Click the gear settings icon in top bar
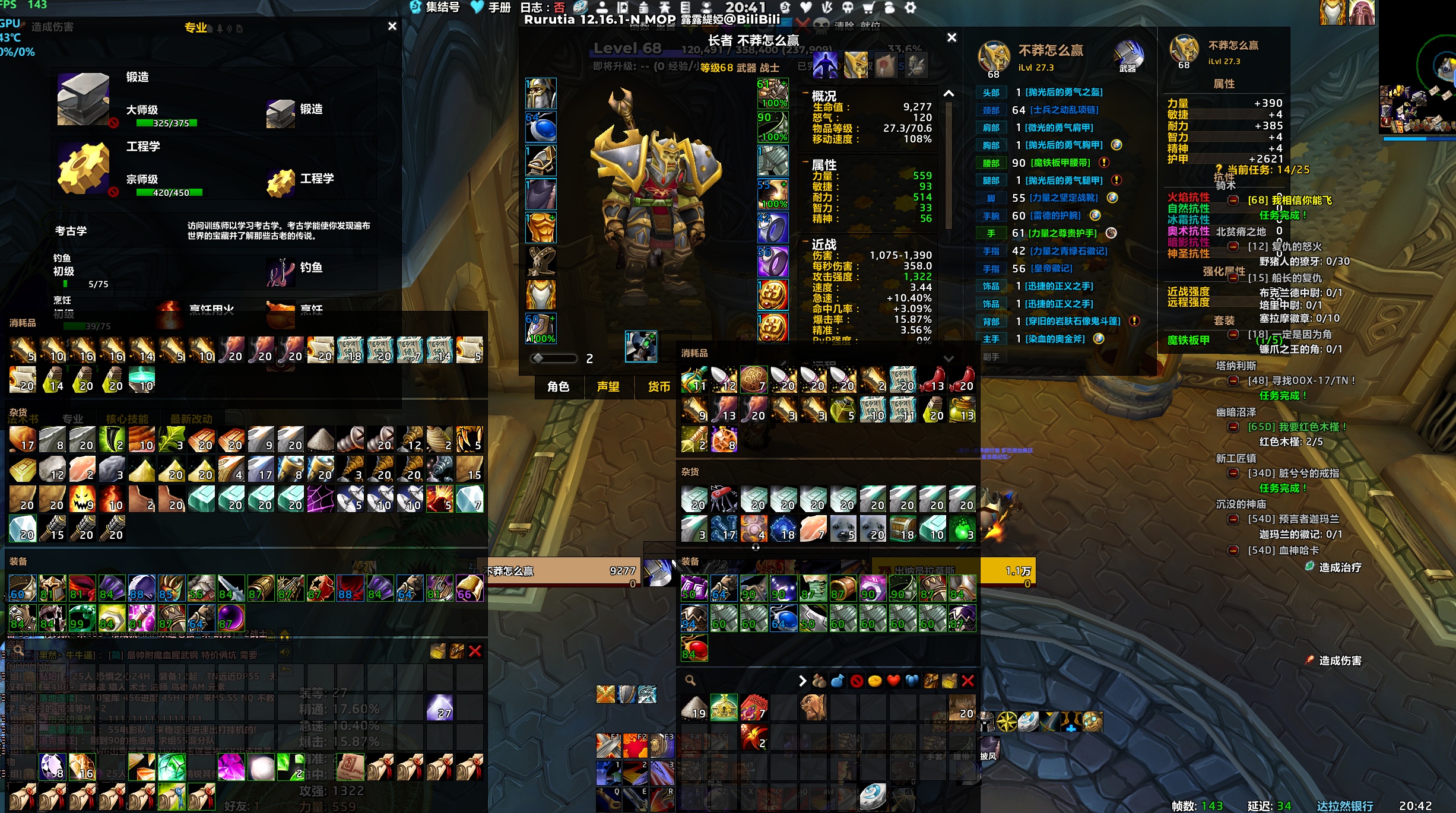The width and height of the screenshot is (1456, 813). click(x=910, y=7)
